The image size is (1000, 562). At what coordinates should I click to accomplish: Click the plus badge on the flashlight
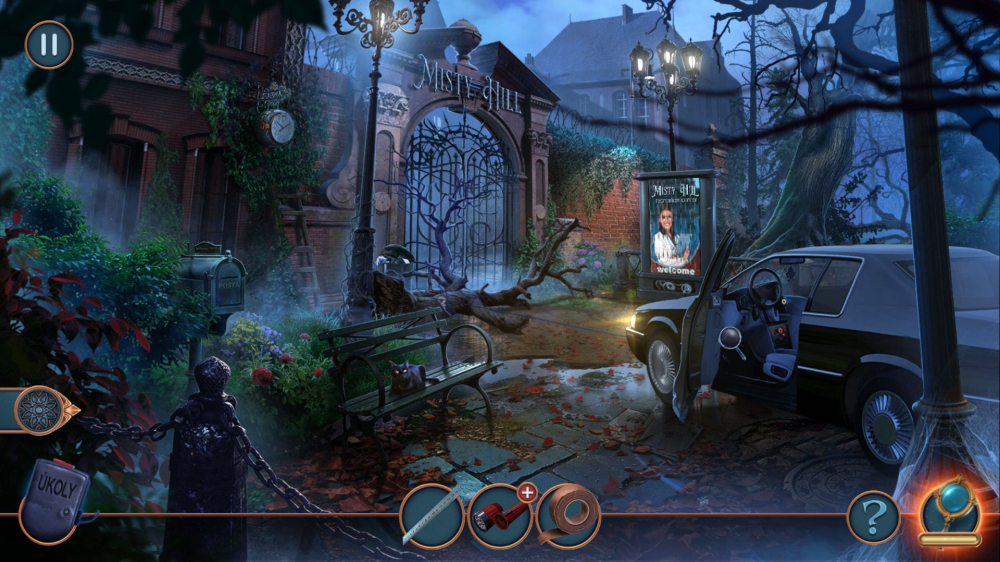526,491
